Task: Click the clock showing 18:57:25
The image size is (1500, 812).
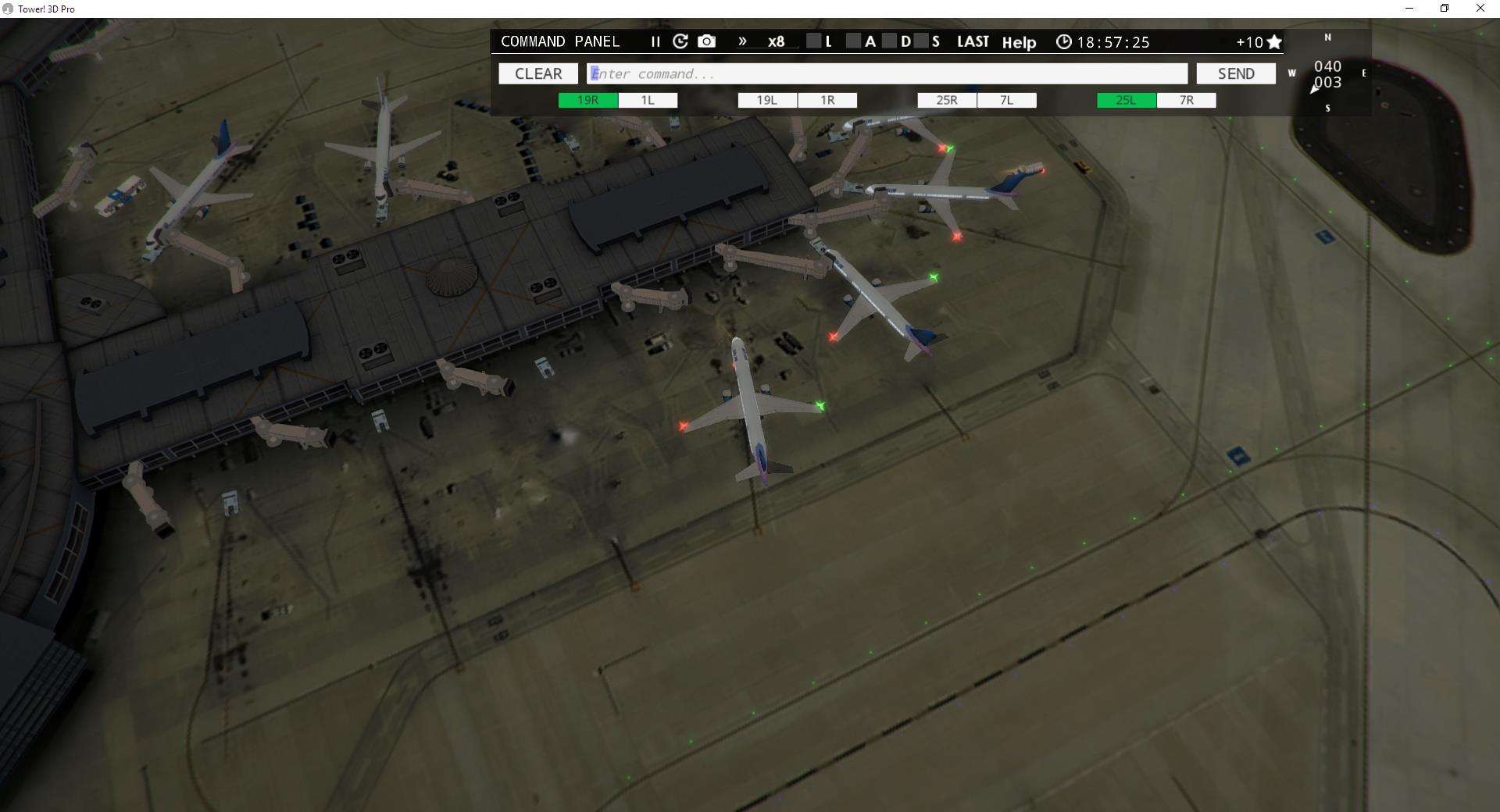Action: click(x=1105, y=42)
